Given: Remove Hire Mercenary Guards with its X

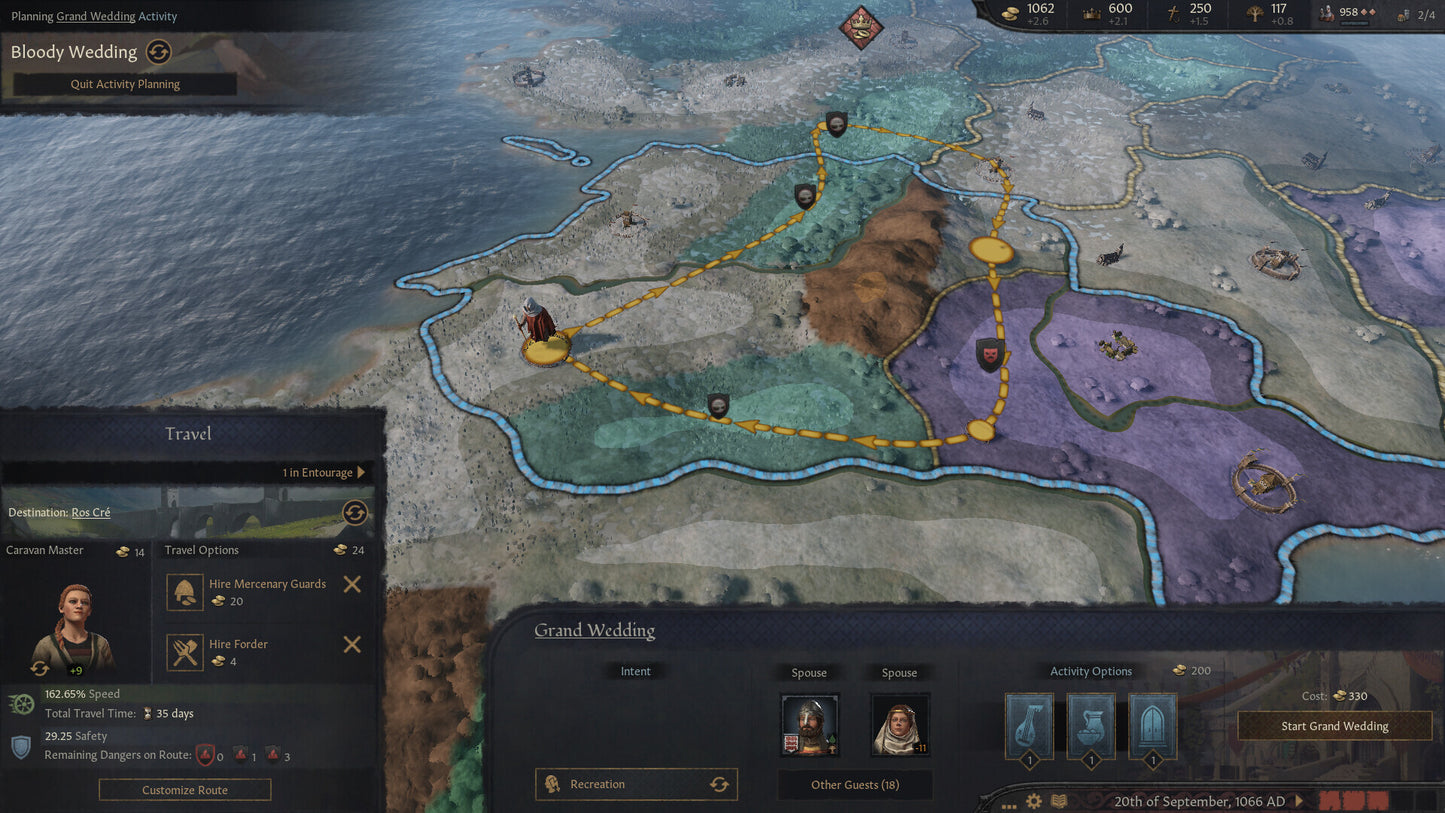Looking at the screenshot, I should [x=351, y=584].
